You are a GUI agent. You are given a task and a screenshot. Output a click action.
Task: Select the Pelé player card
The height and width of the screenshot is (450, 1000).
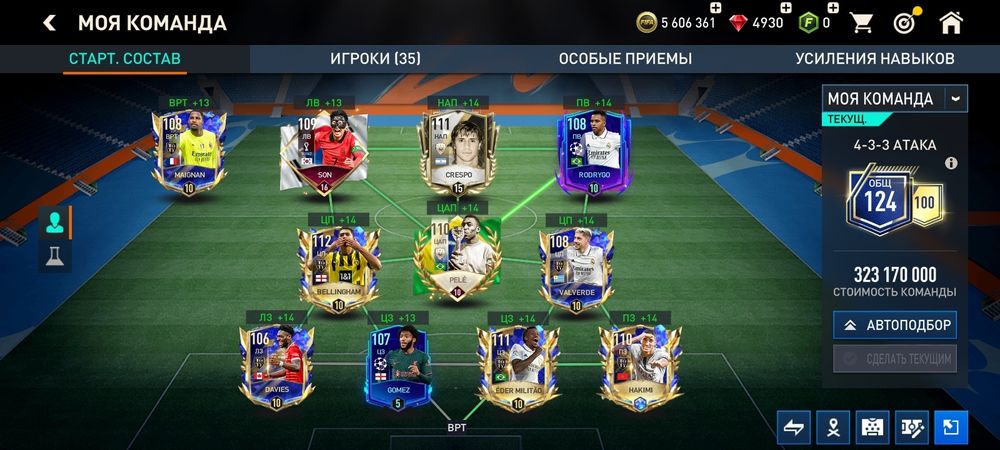pos(457,255)
